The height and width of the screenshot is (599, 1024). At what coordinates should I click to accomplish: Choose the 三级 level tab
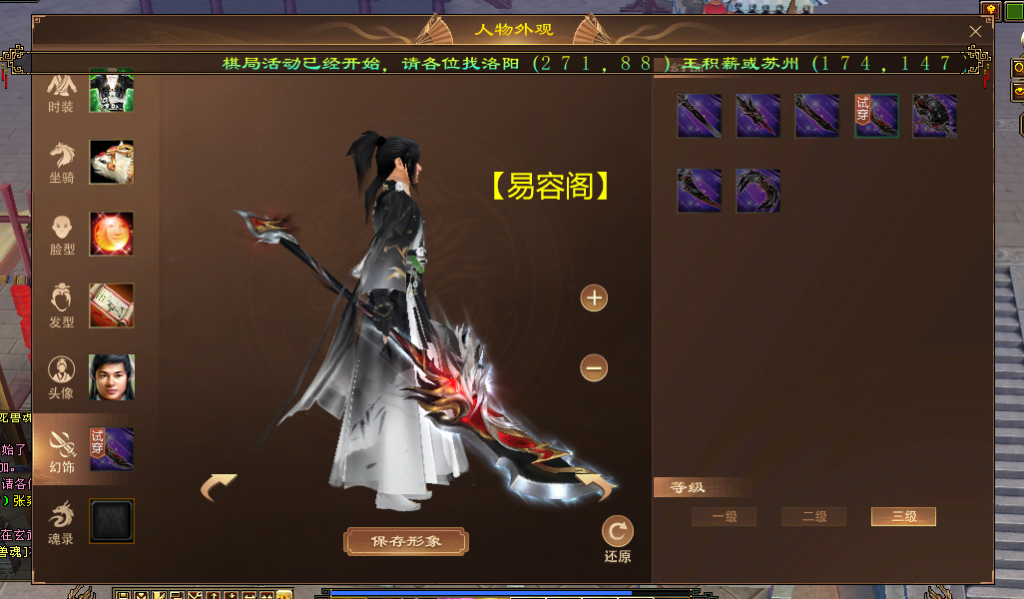(x=903, y=517)
